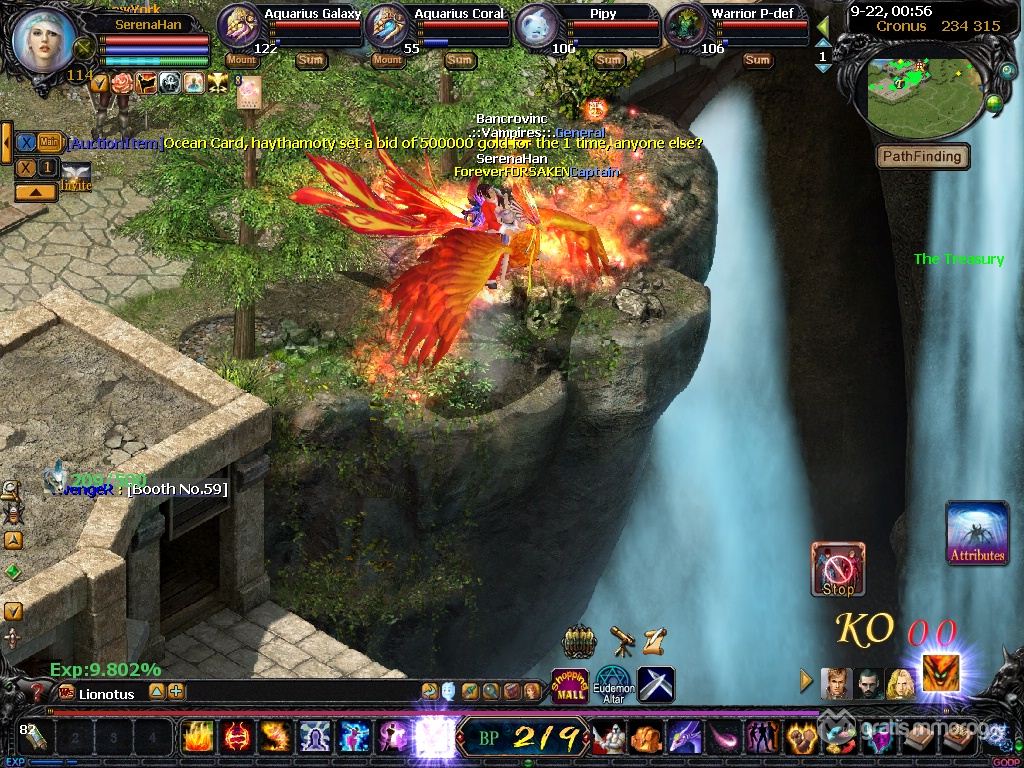Select the Main chat channel tab
1024x768 pixels.
(50, 143)
